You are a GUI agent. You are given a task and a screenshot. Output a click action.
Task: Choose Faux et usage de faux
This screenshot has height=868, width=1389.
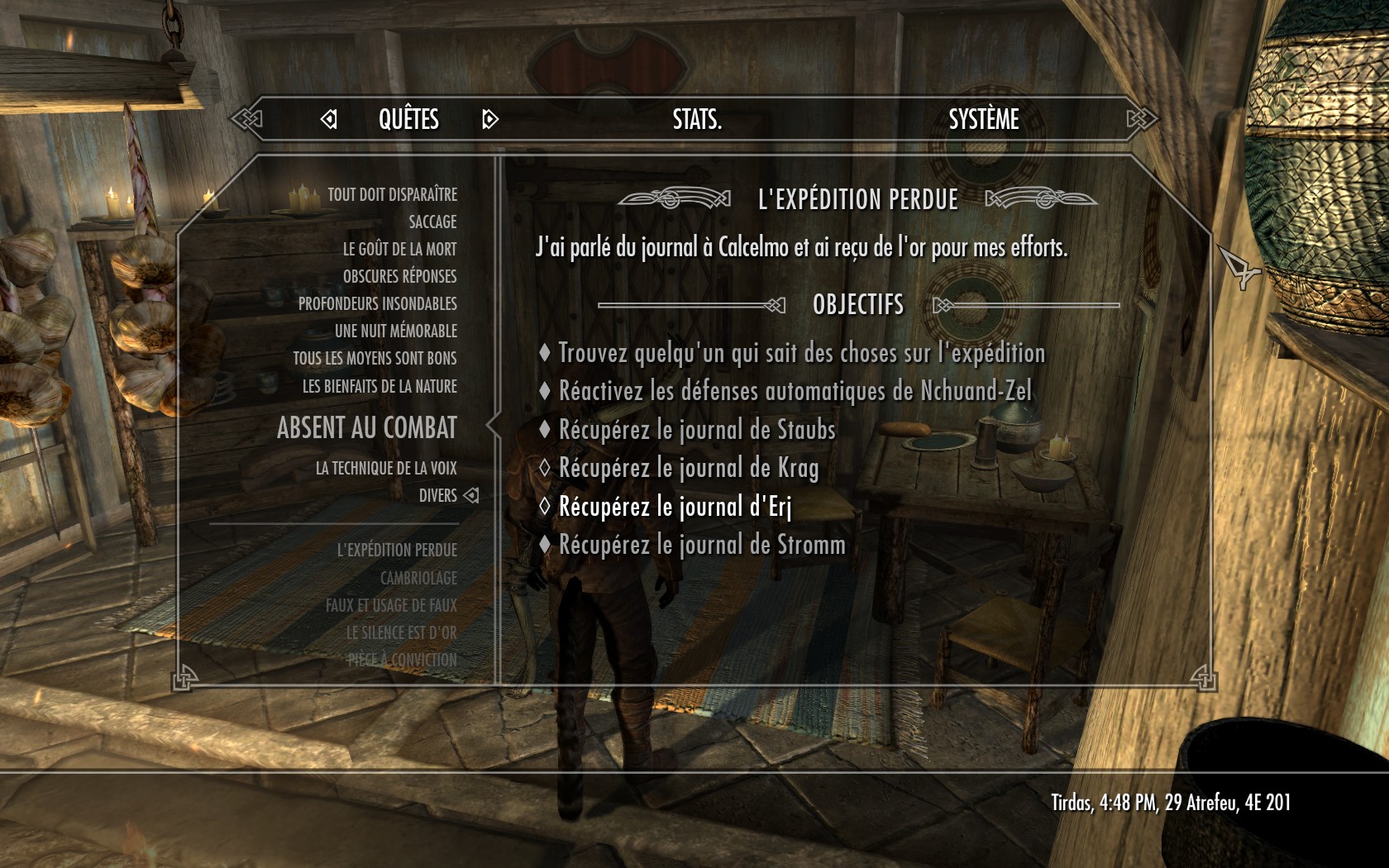point(391,606)
